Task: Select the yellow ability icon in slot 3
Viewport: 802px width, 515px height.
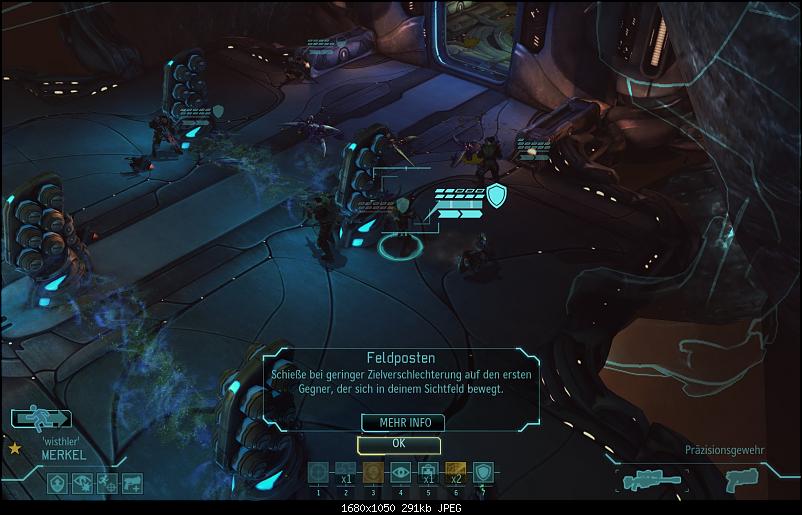Action: 372,473
